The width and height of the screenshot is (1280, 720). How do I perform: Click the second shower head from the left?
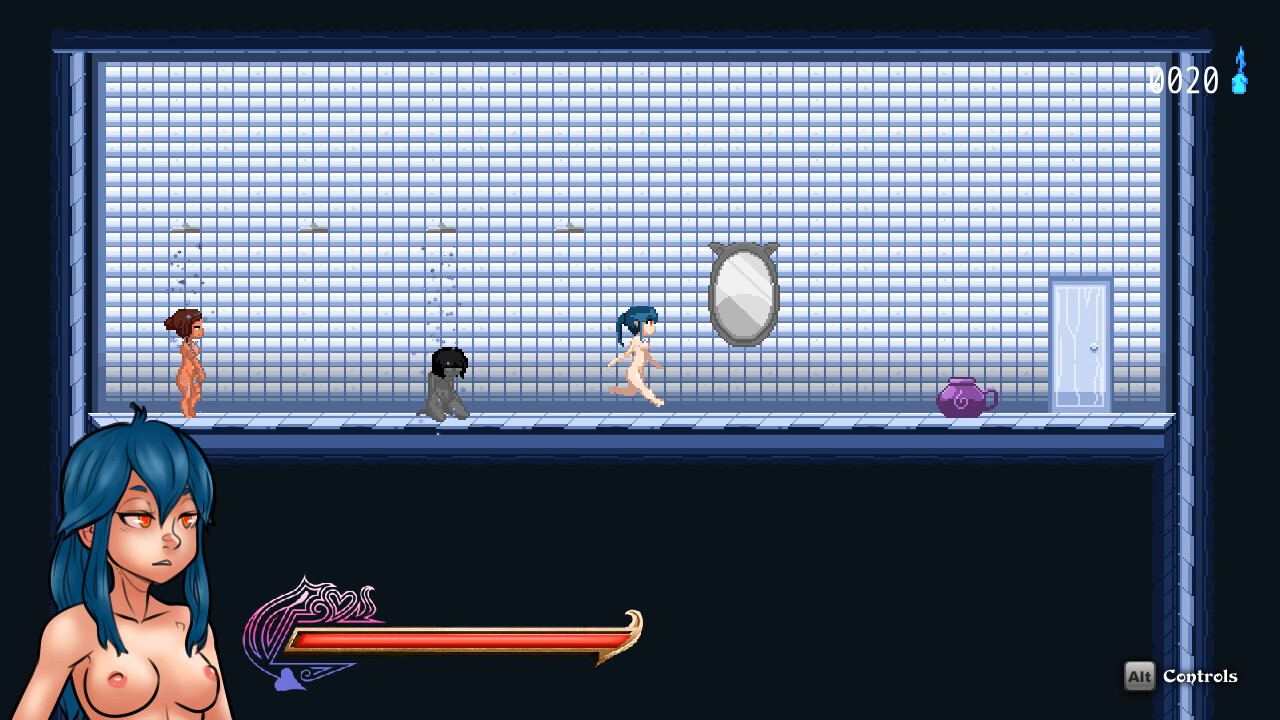pos(312,228)
